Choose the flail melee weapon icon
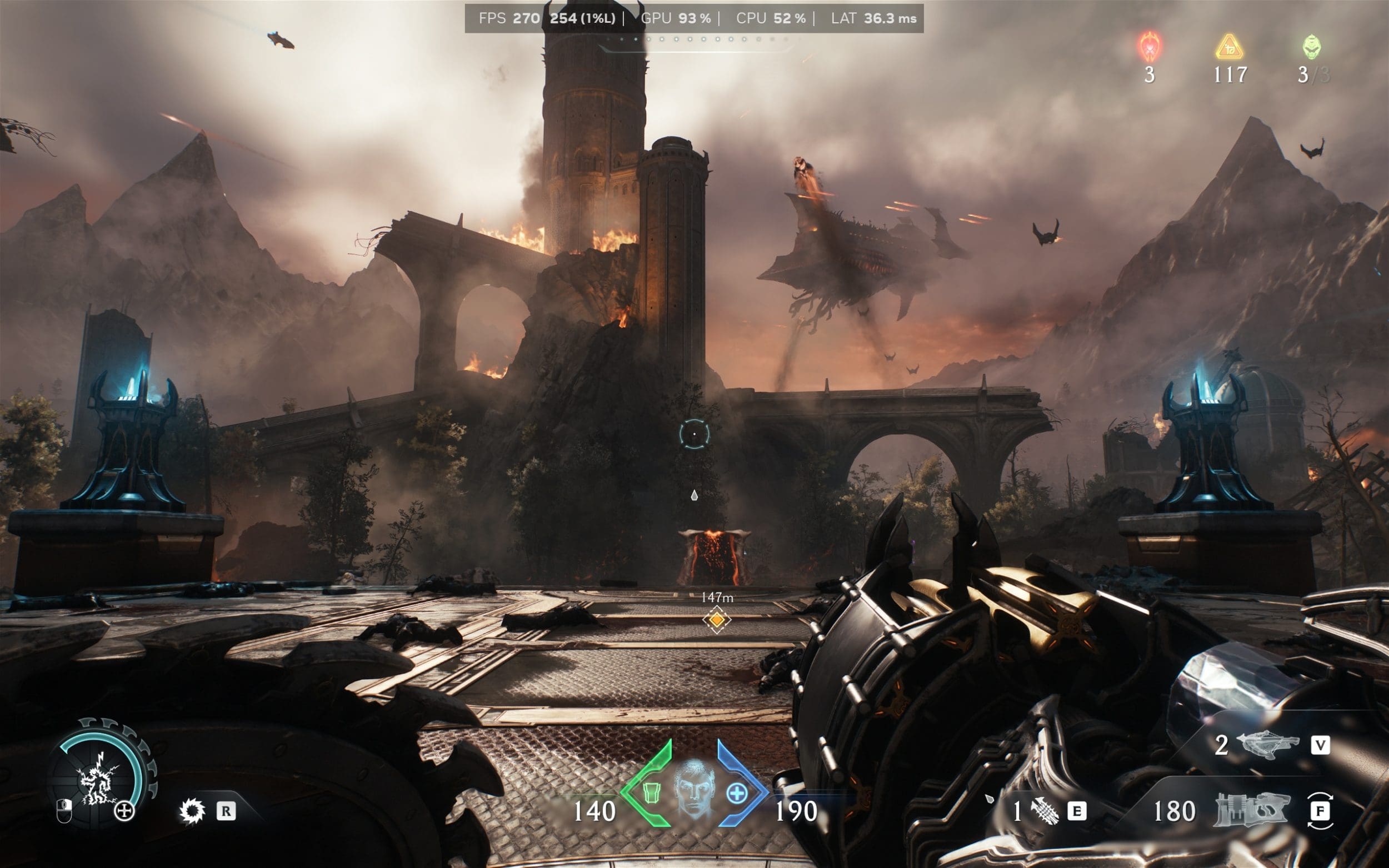 (1046, 812)
